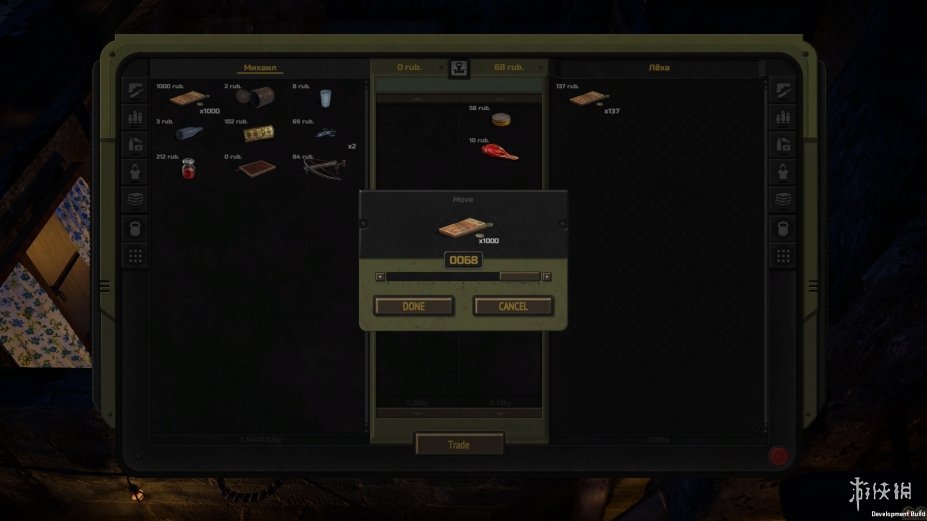Click the quantity slider's left arrow
927x521 pixels.
pyautogui.click(x=379, y=276)
